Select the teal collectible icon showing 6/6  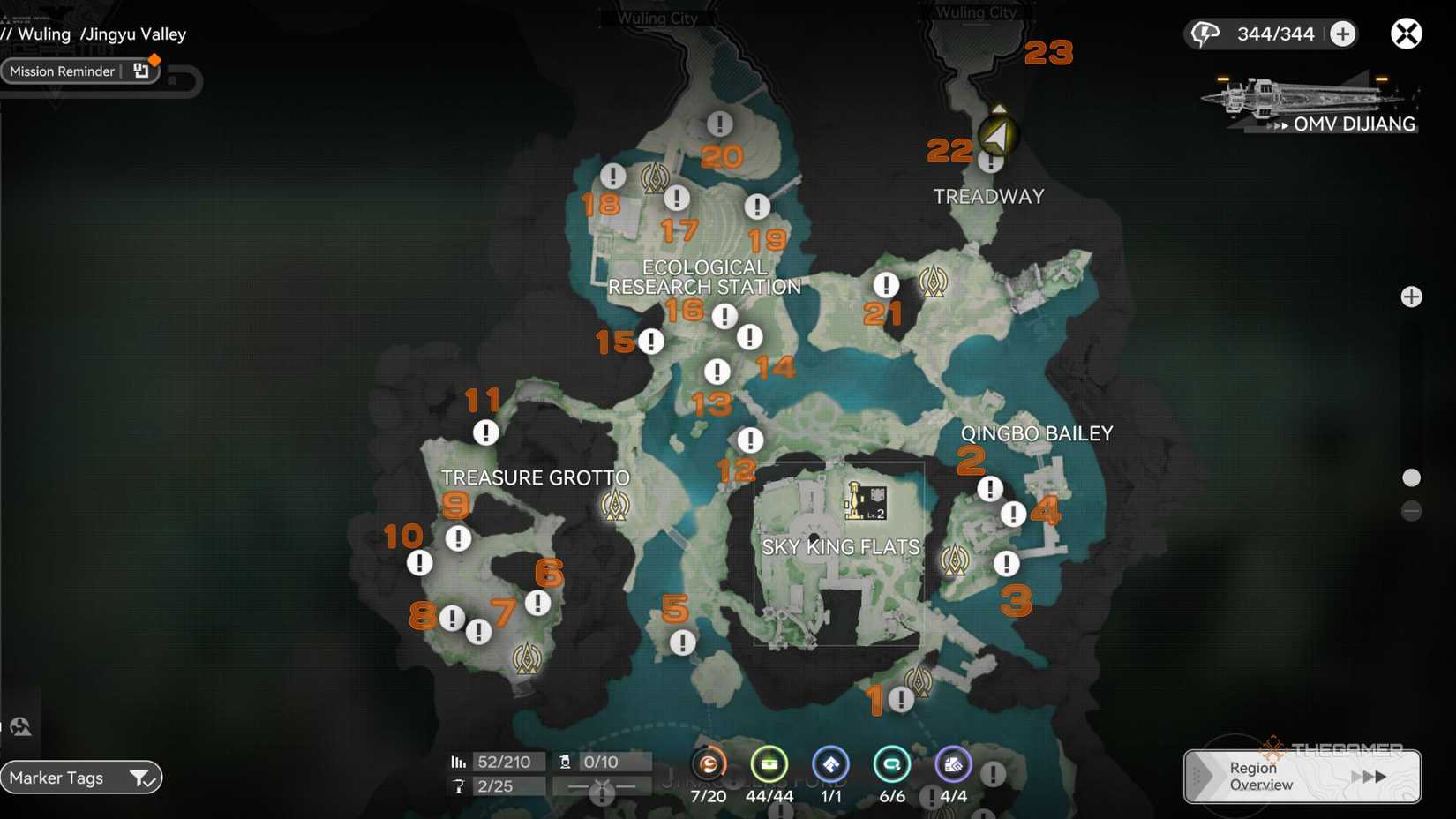[892, 764]
